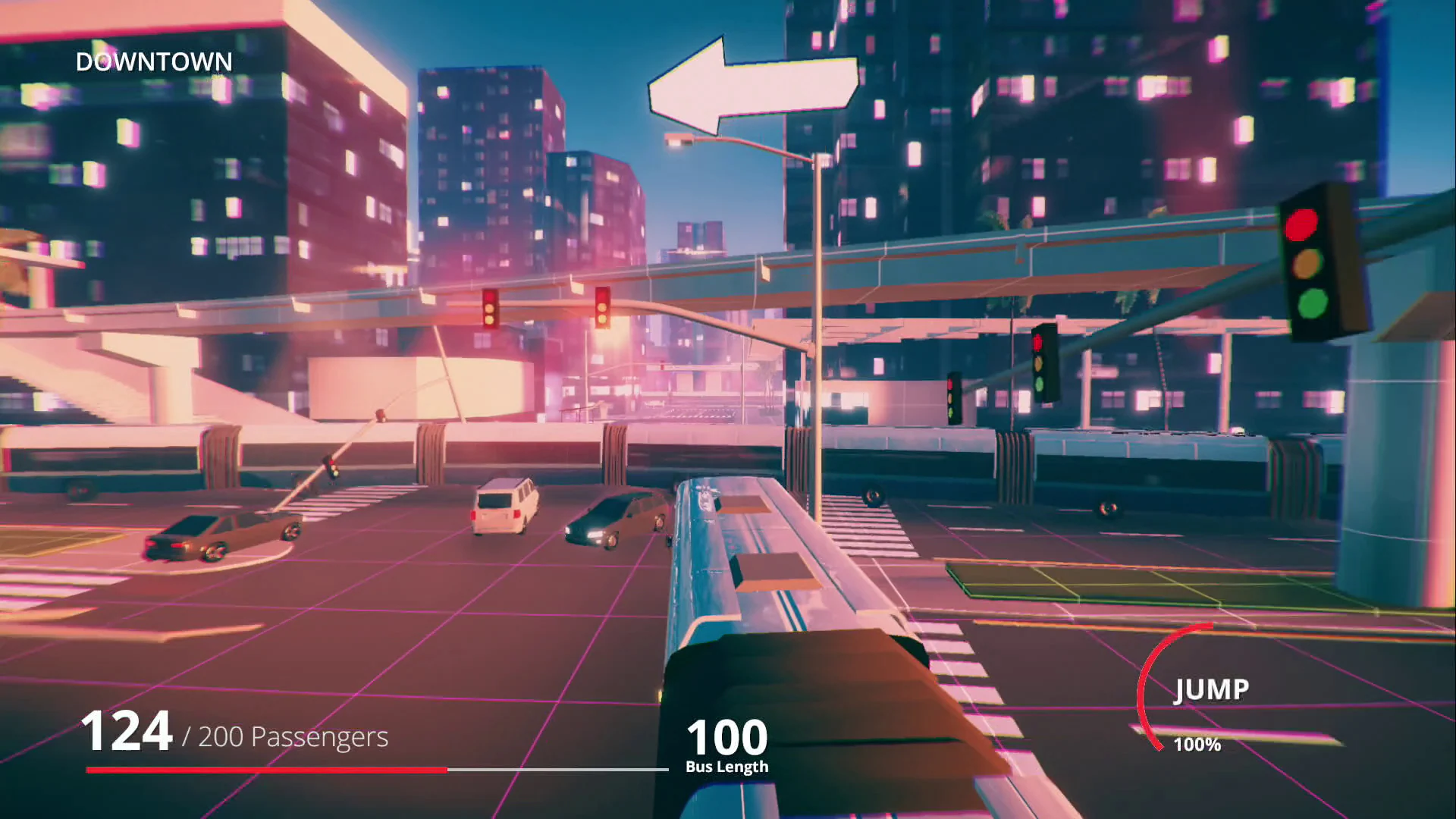The width and height of the screenshot is (1456, 819).
Task: Click the 100% charge label under JUMP
Action: (1196, 745)
